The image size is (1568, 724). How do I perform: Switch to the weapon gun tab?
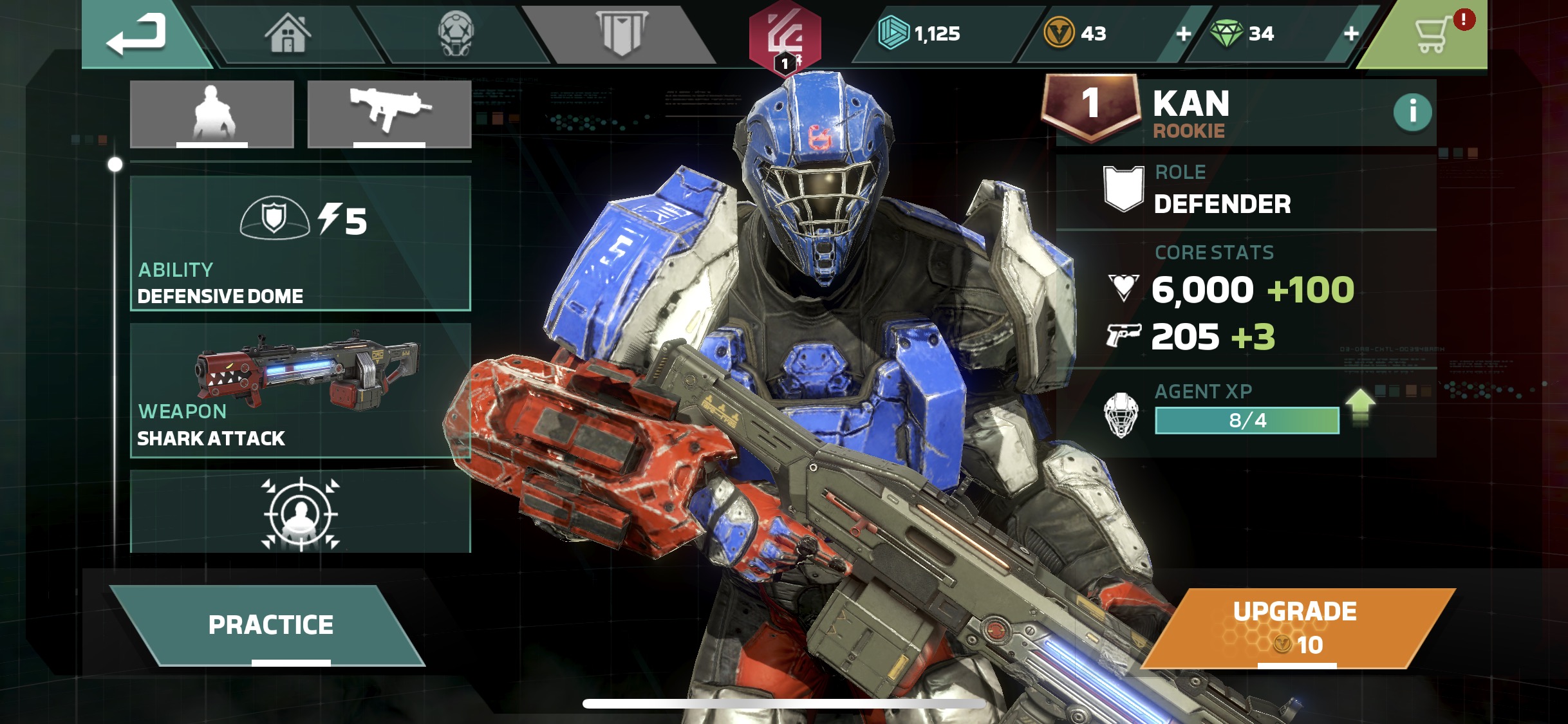point(389,114)
